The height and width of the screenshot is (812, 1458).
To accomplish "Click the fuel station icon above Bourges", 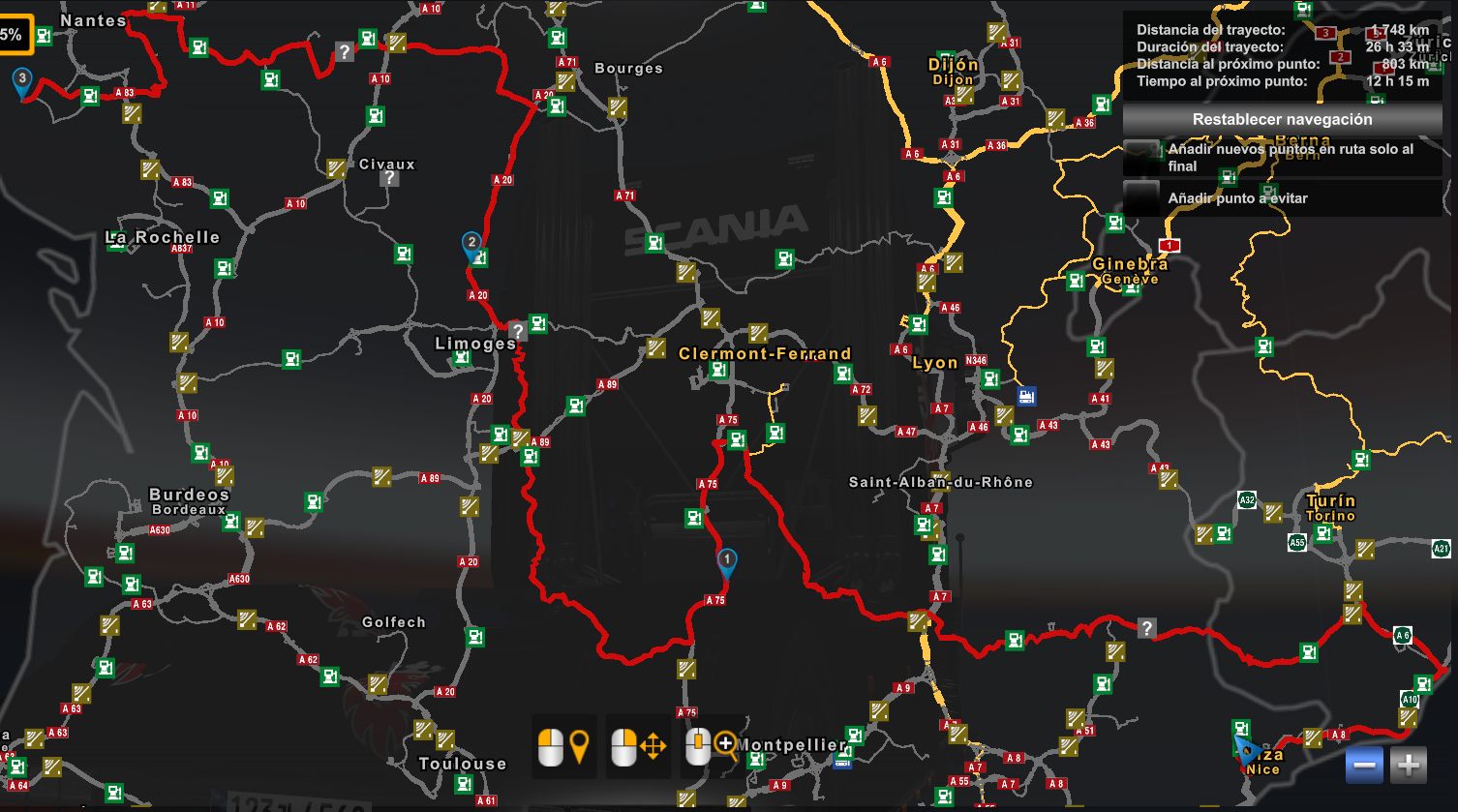I will [558, 38].
